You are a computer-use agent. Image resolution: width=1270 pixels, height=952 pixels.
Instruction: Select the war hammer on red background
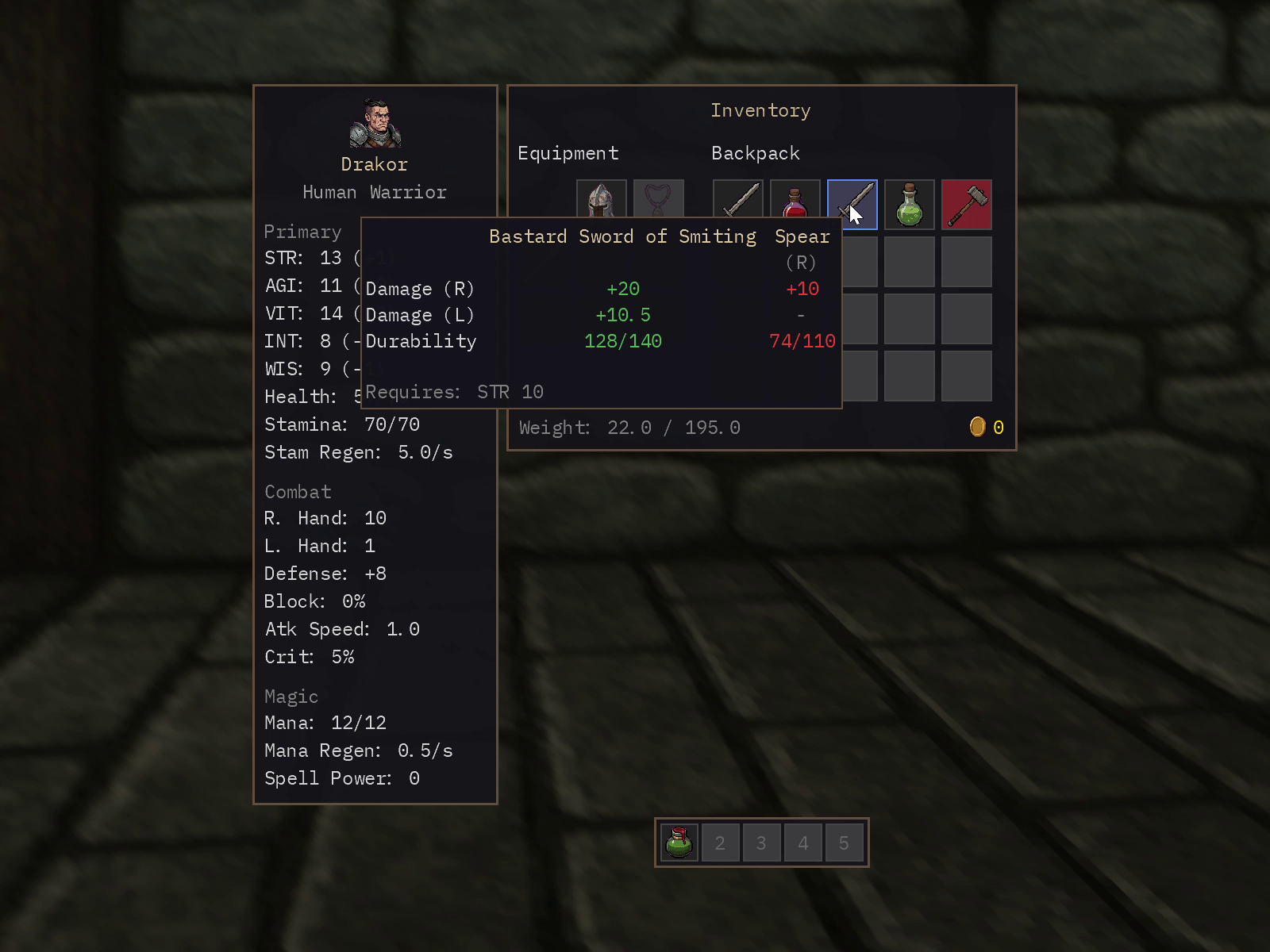tap(967, 204)
